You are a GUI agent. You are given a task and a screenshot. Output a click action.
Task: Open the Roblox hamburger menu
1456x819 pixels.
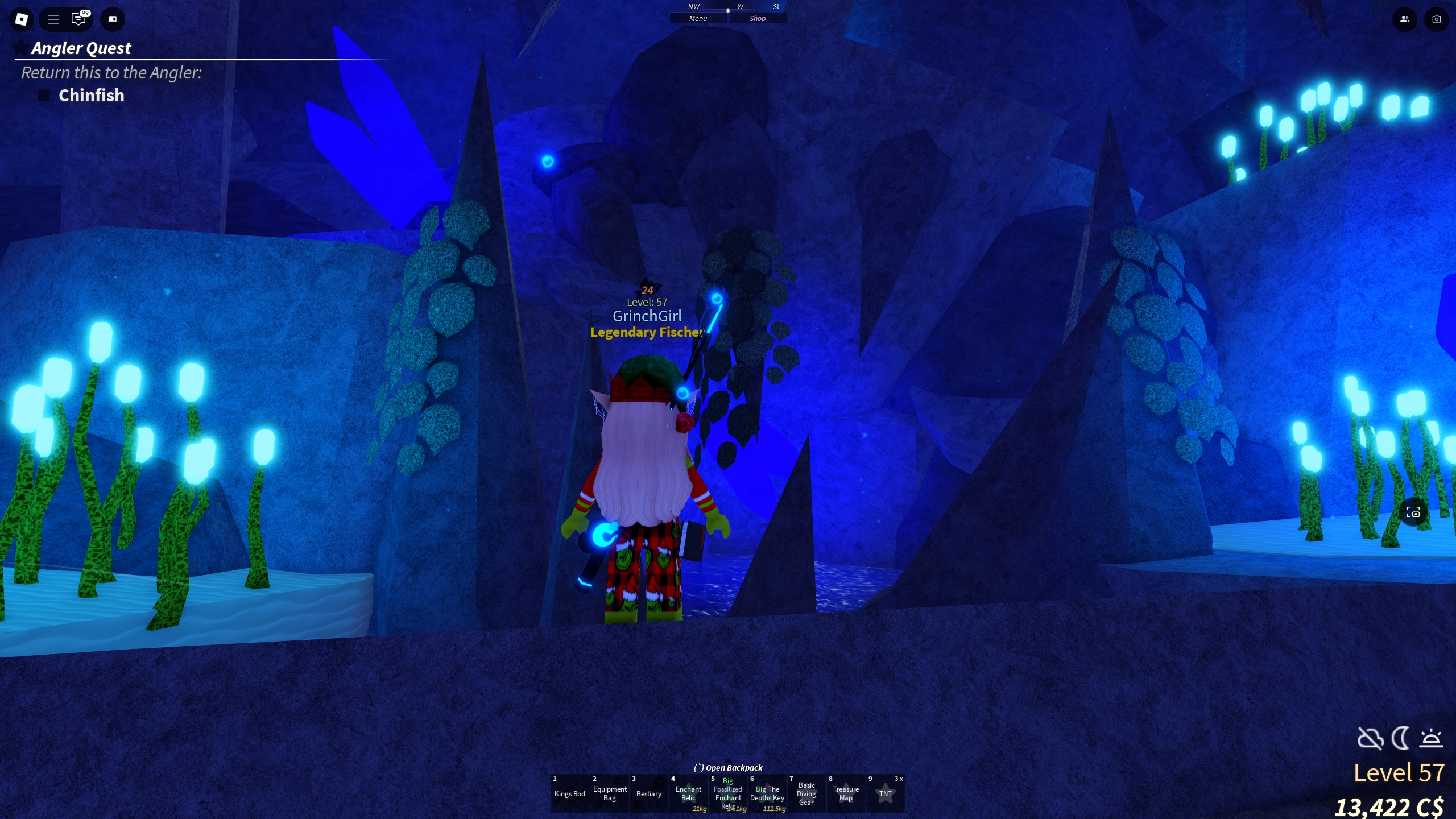(53, 19)
